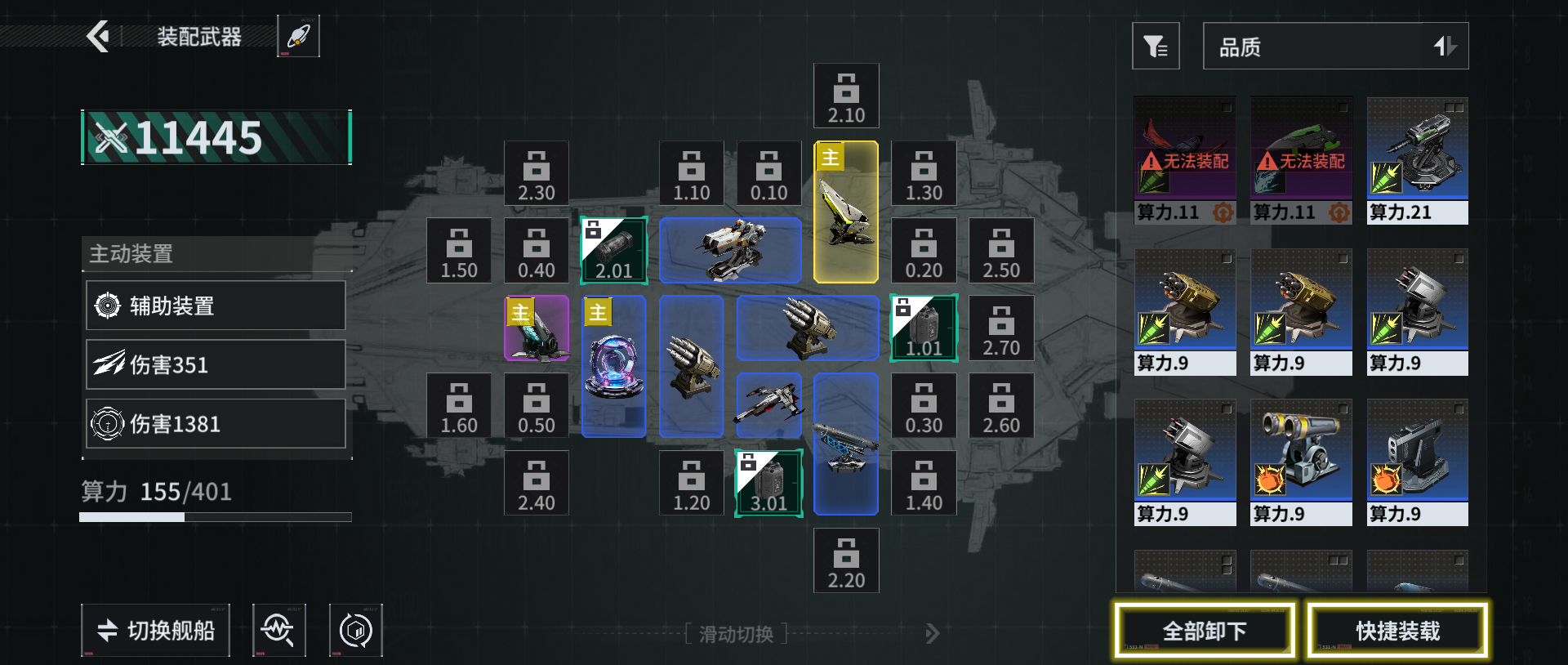Click the planet icon beside 装配武器
The image size is (1568, 665).
click(298, 36)
